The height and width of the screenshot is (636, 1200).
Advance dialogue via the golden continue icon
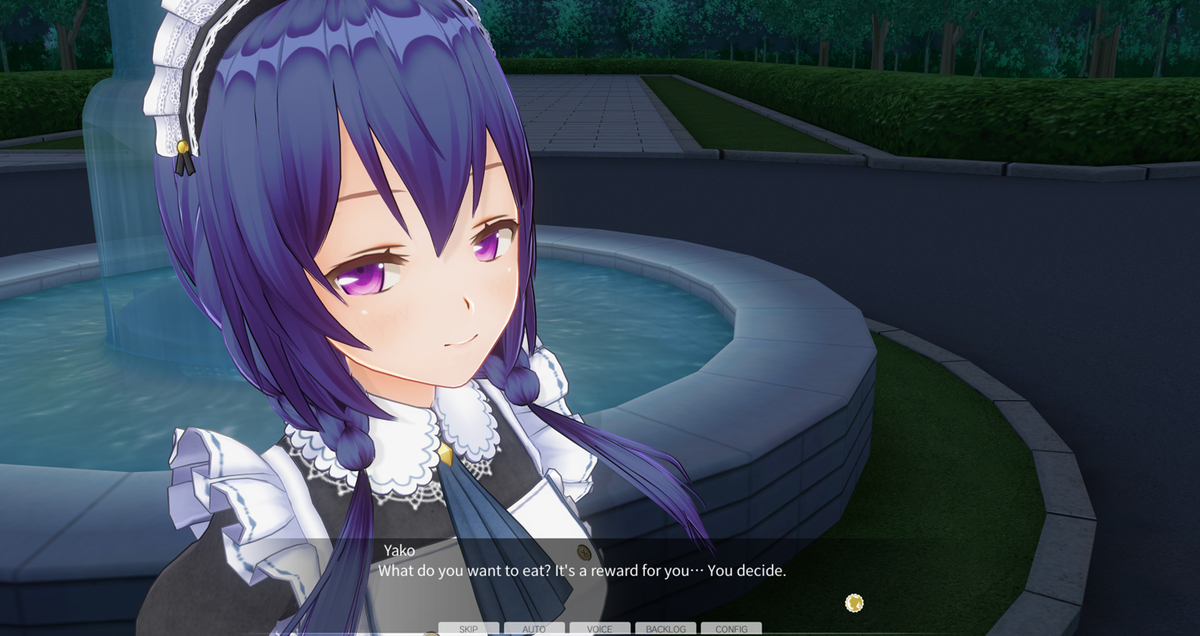[x=854, y=602]
